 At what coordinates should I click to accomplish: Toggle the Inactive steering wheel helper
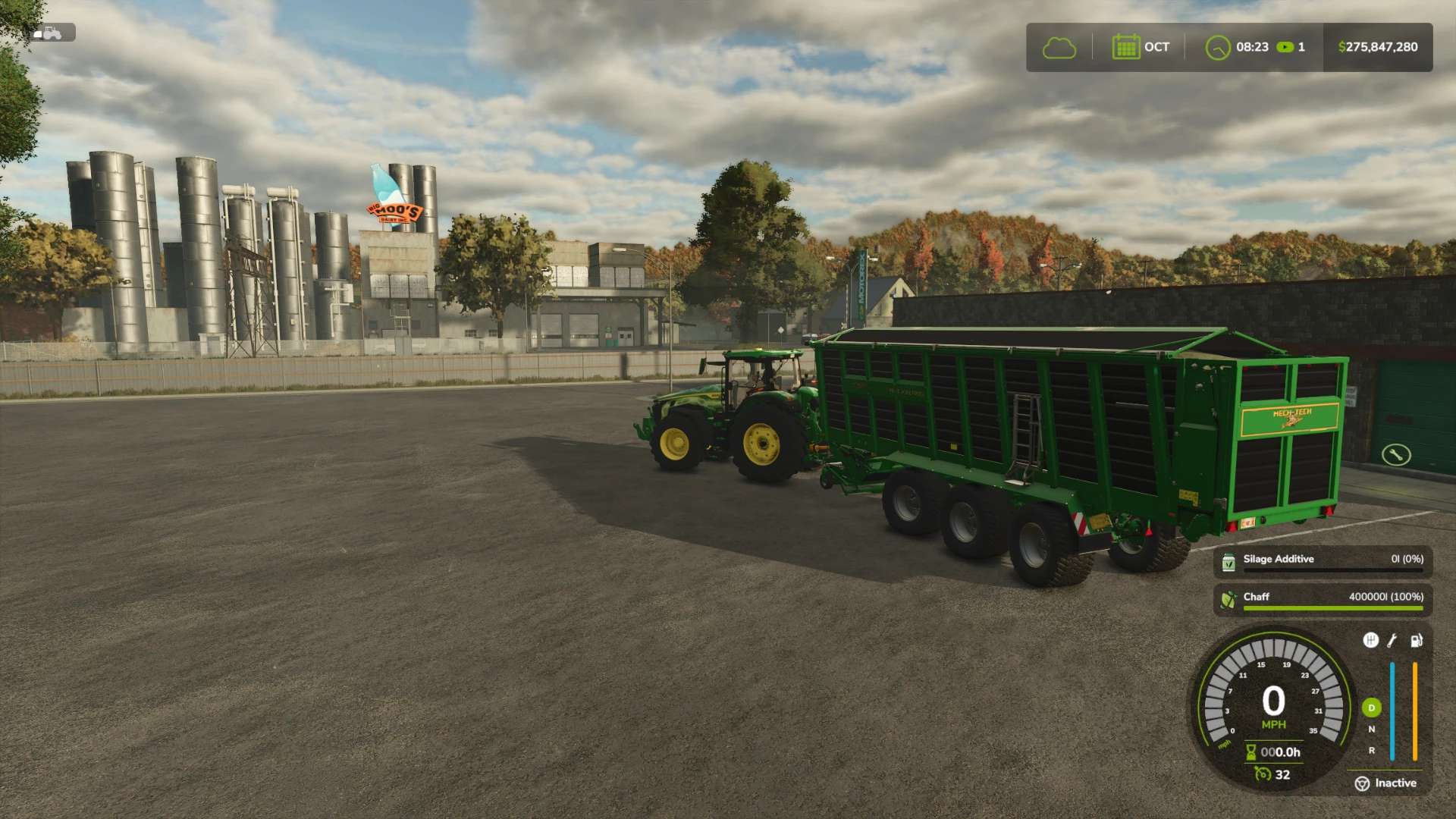point(1363,783)
